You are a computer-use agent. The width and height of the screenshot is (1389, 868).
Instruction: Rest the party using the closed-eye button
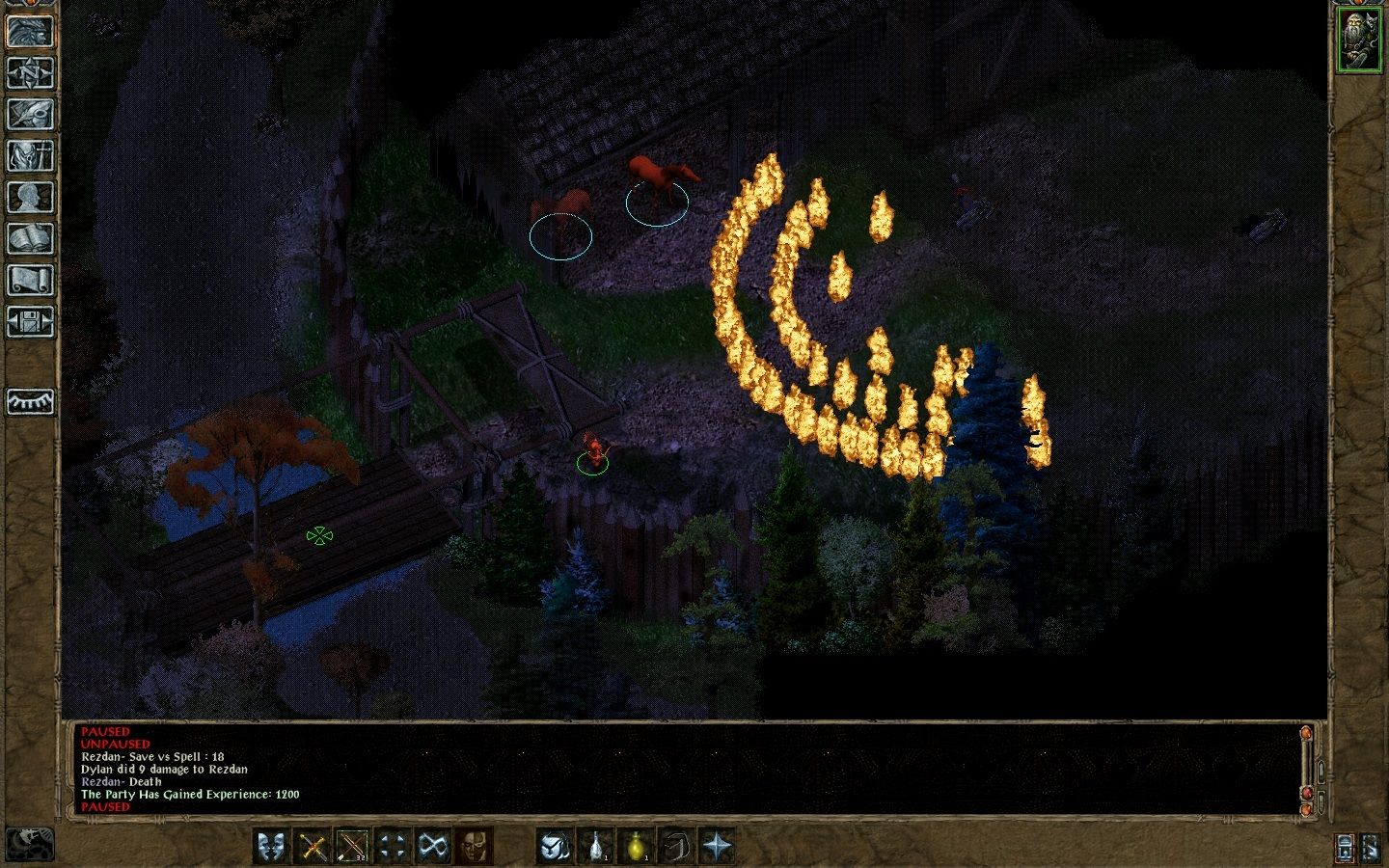[30, 400]
